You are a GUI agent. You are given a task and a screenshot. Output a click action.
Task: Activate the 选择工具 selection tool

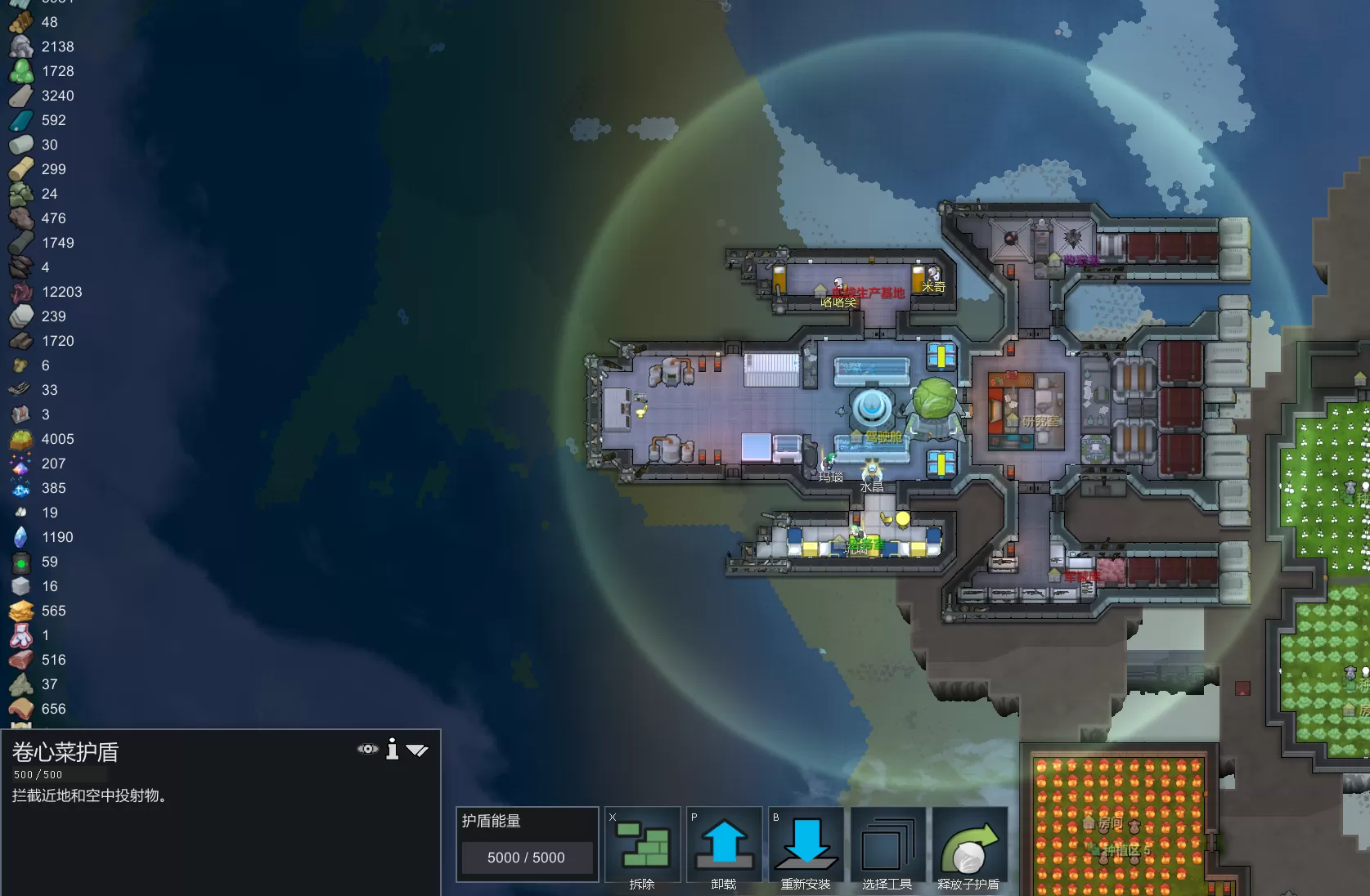coord(887,846)
